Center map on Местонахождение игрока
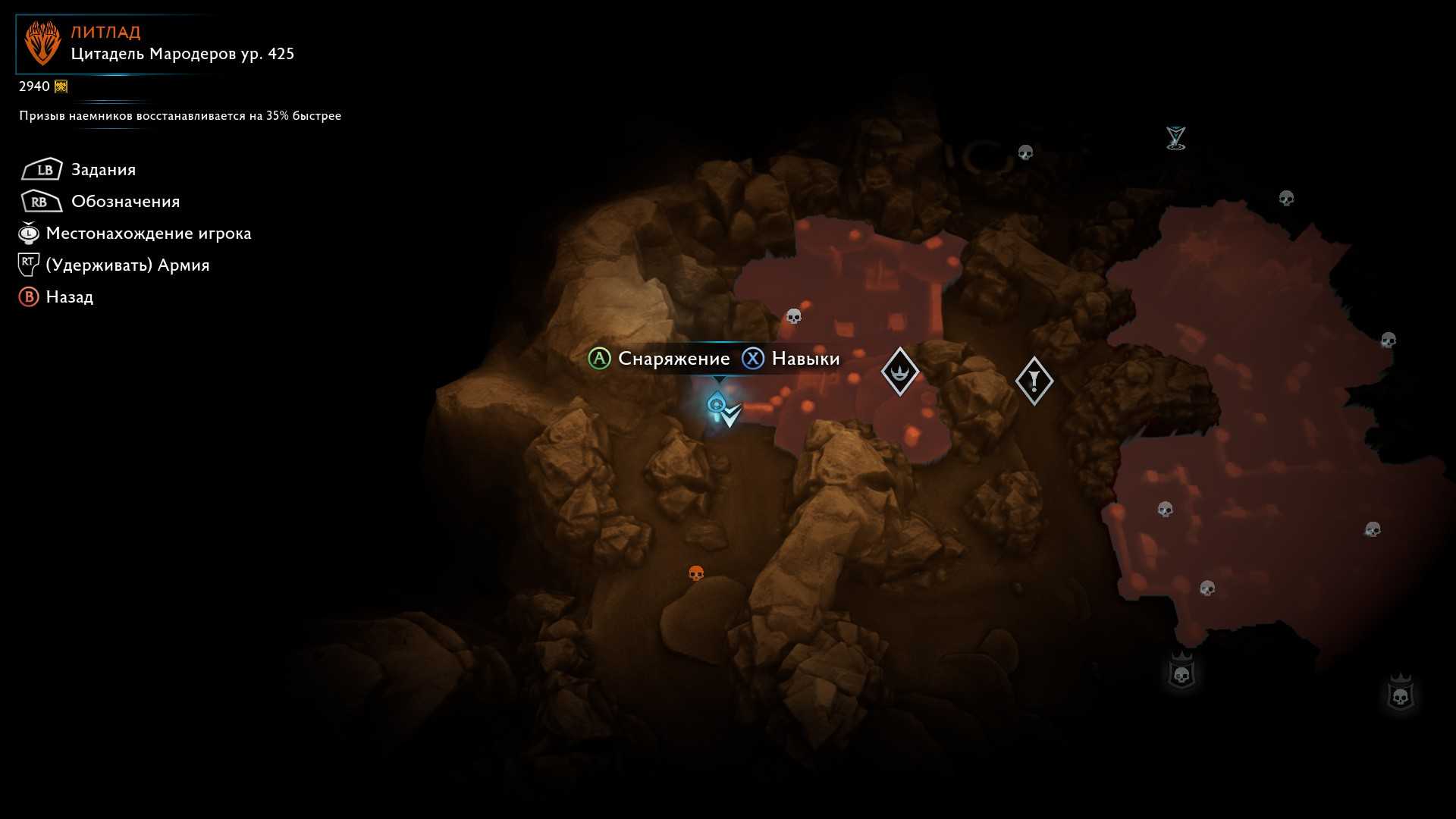Viewport: 1456px width, 819px height. click(148, 234)
